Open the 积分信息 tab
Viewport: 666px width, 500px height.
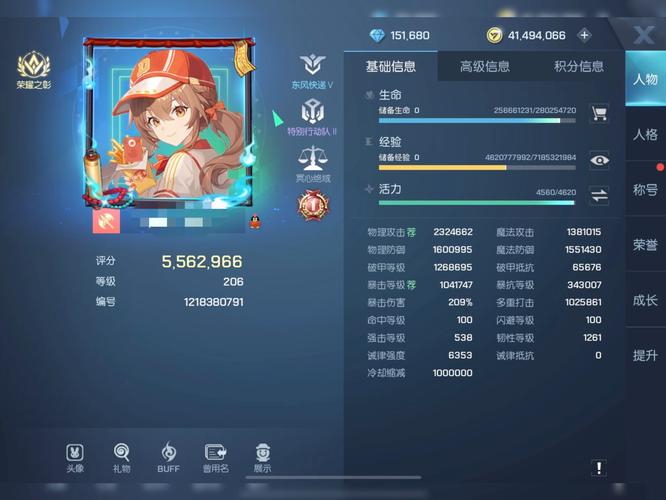coord(579,67)
